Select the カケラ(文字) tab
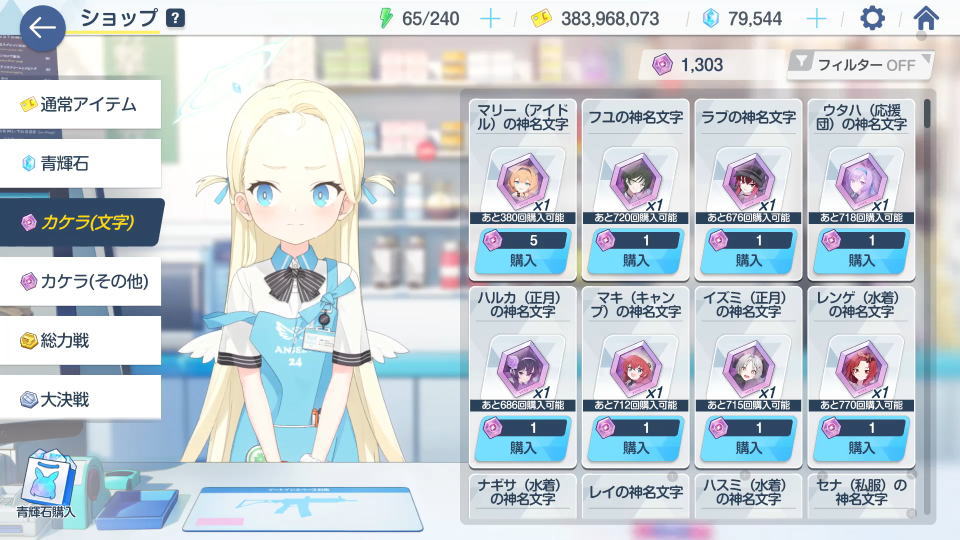 coord(80,222)
